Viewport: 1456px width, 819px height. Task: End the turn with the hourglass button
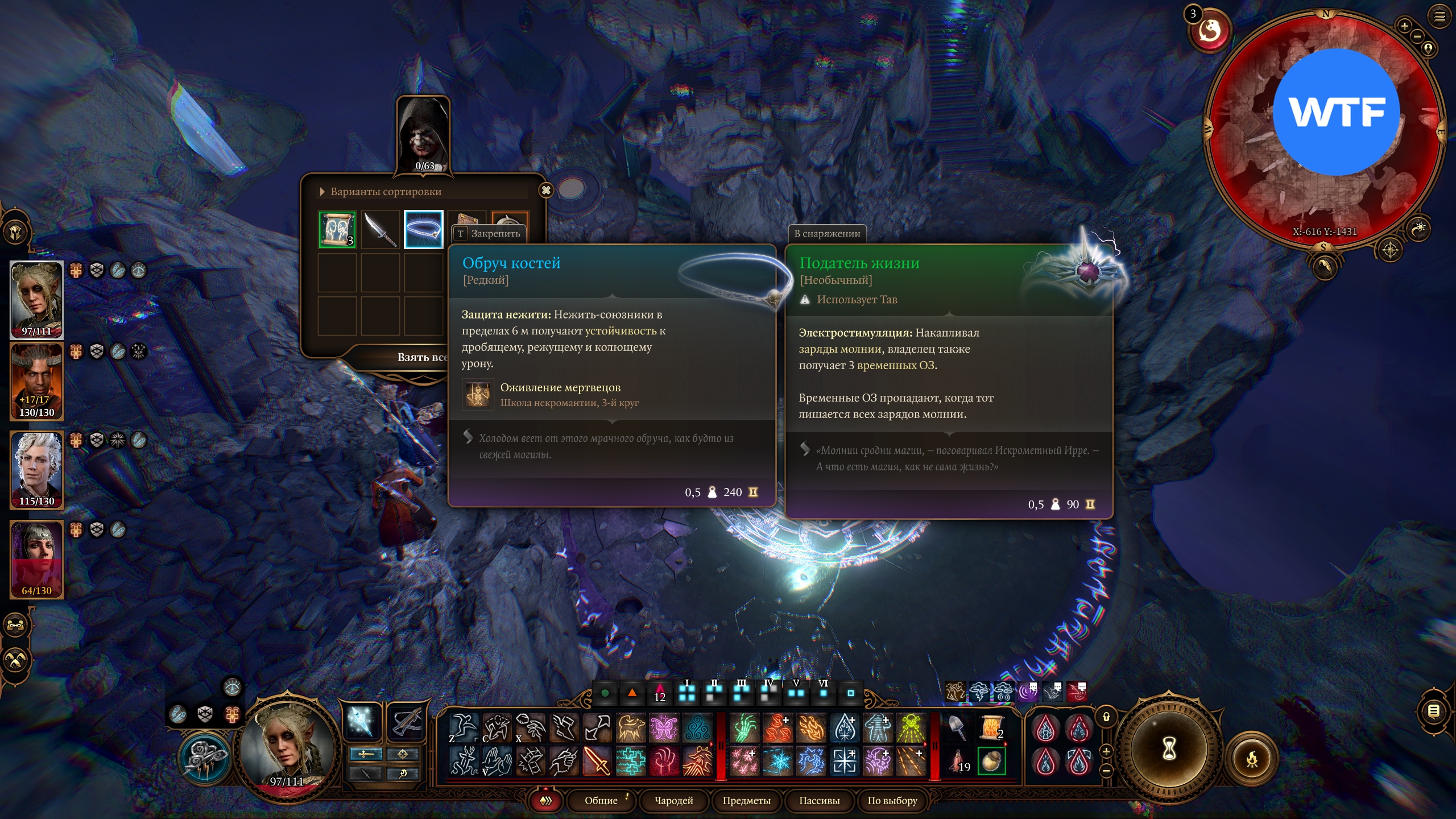point(1169,748)
